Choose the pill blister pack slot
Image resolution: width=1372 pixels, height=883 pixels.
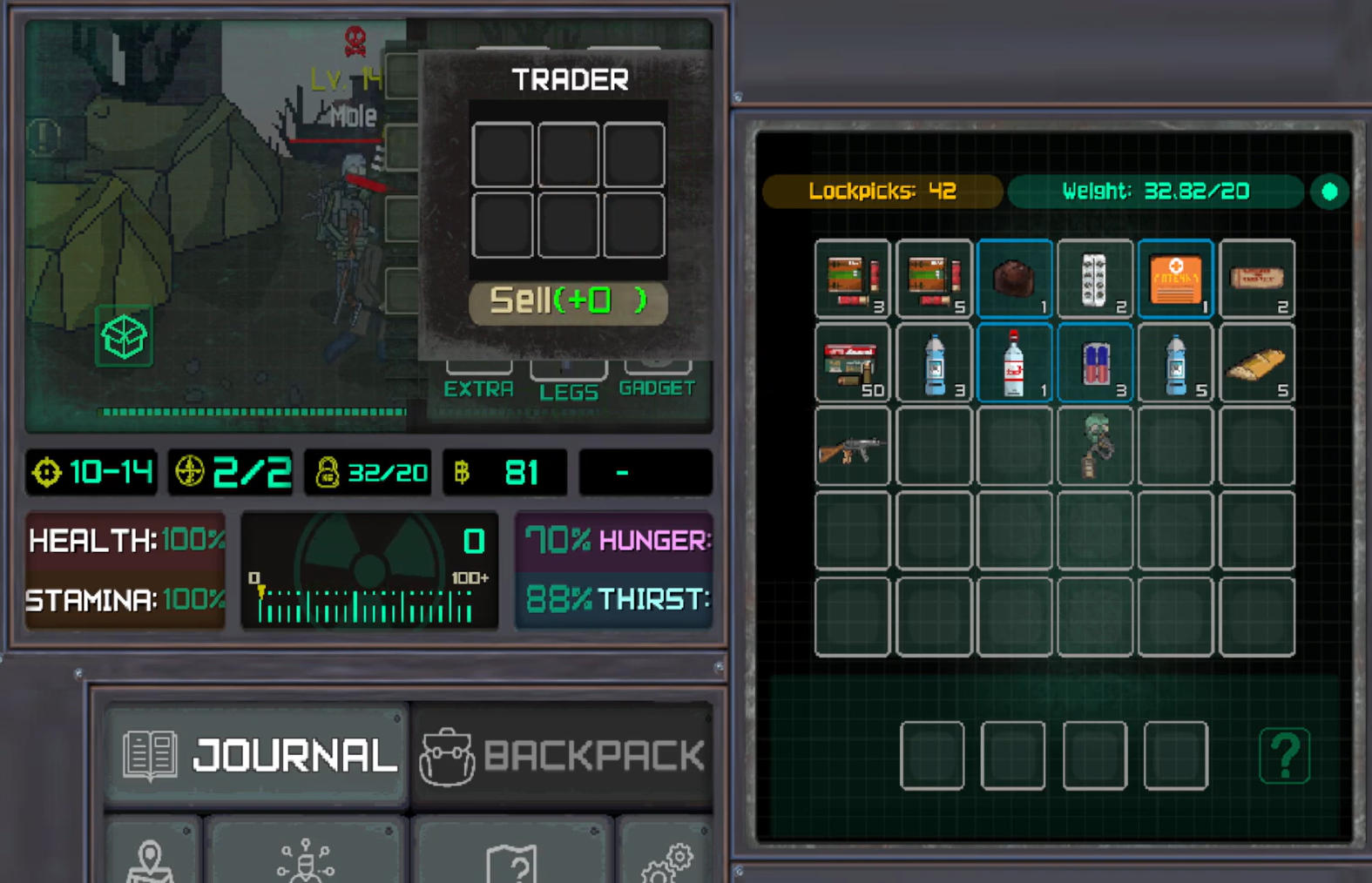[x=1094, y=279]
